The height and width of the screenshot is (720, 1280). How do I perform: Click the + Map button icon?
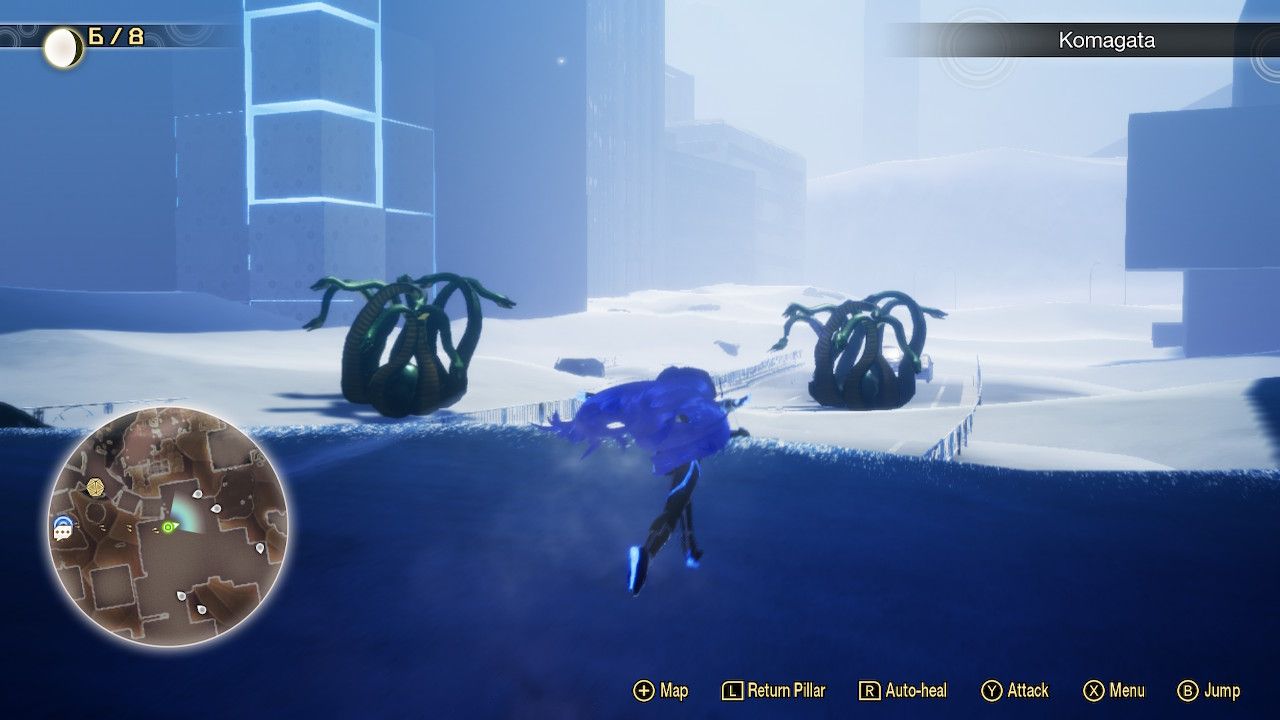coord(646,690)
